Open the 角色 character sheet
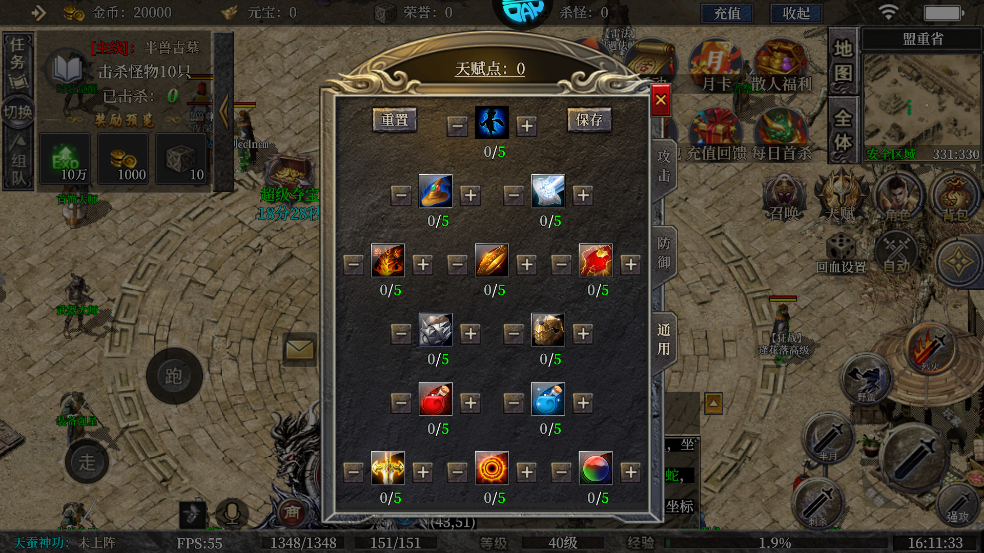Viewport: 984px width, 553px height. pos(897,198)
